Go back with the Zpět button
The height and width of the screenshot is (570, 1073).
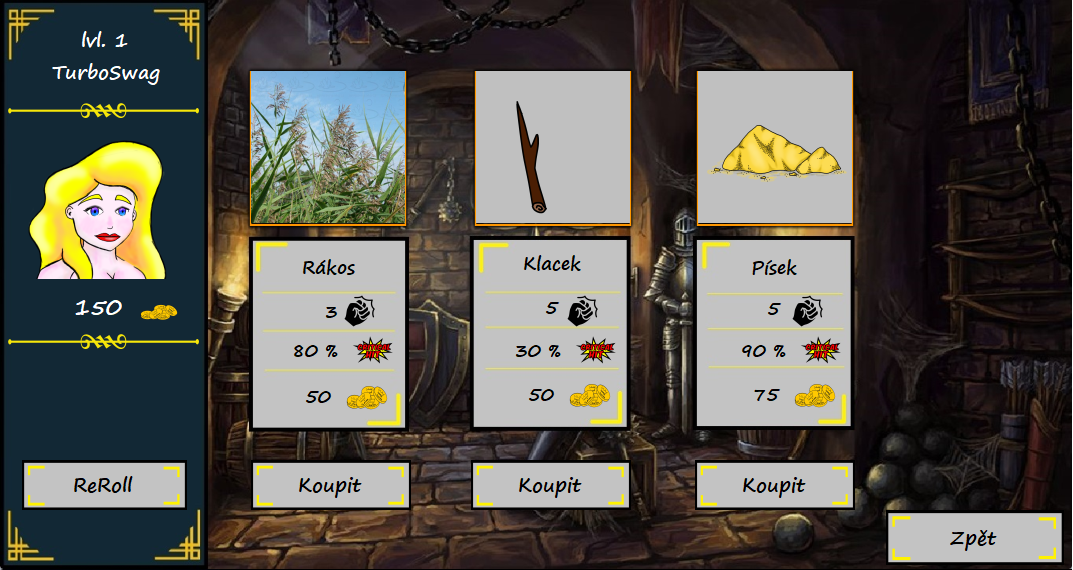pyautogui.click(x=974, y=538)
